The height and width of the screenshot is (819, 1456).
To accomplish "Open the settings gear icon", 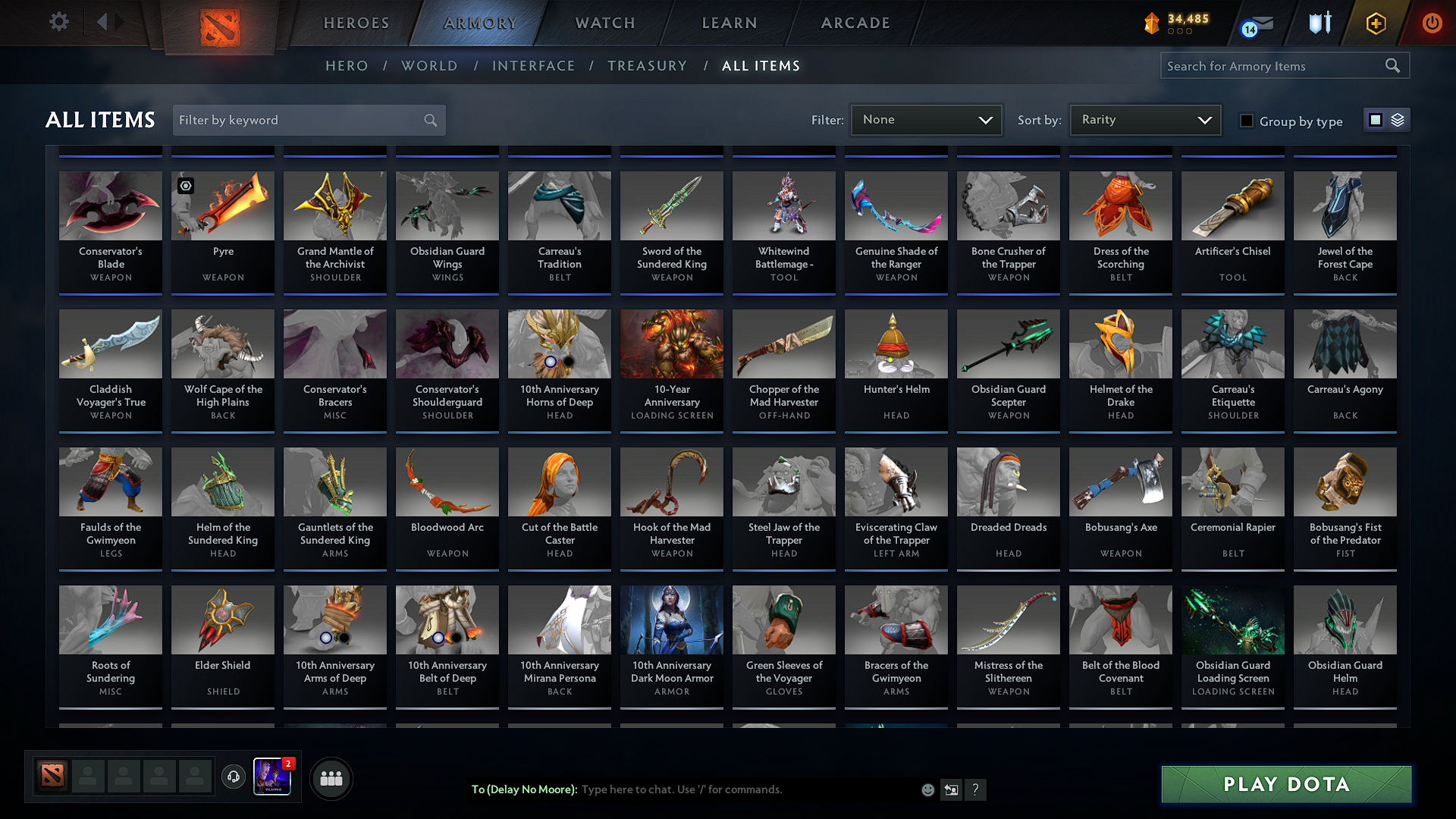I will click(58, 22).
